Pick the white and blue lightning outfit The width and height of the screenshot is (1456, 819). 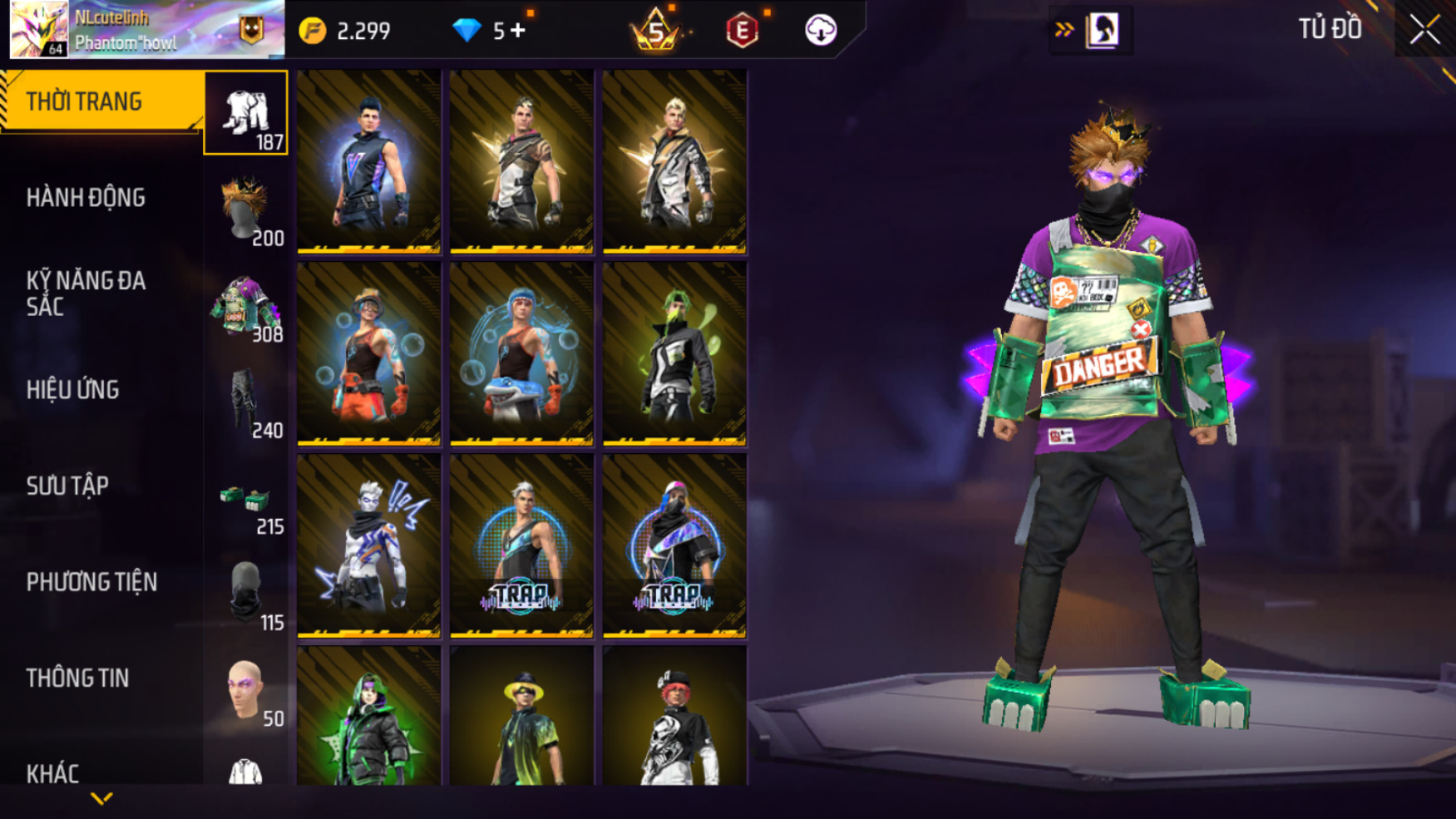(368, 545)
